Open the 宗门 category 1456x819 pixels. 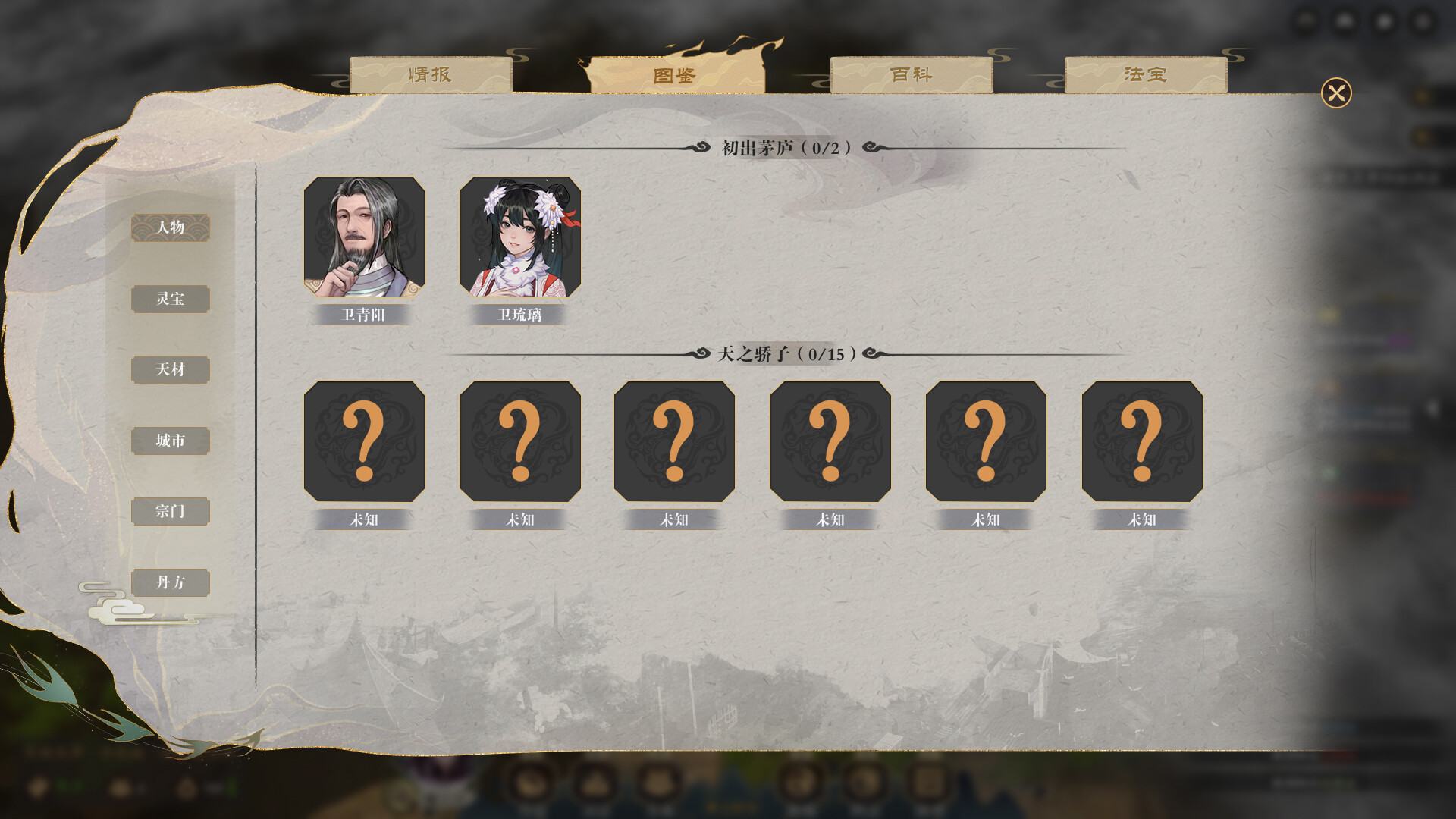[x=171, y=512]
